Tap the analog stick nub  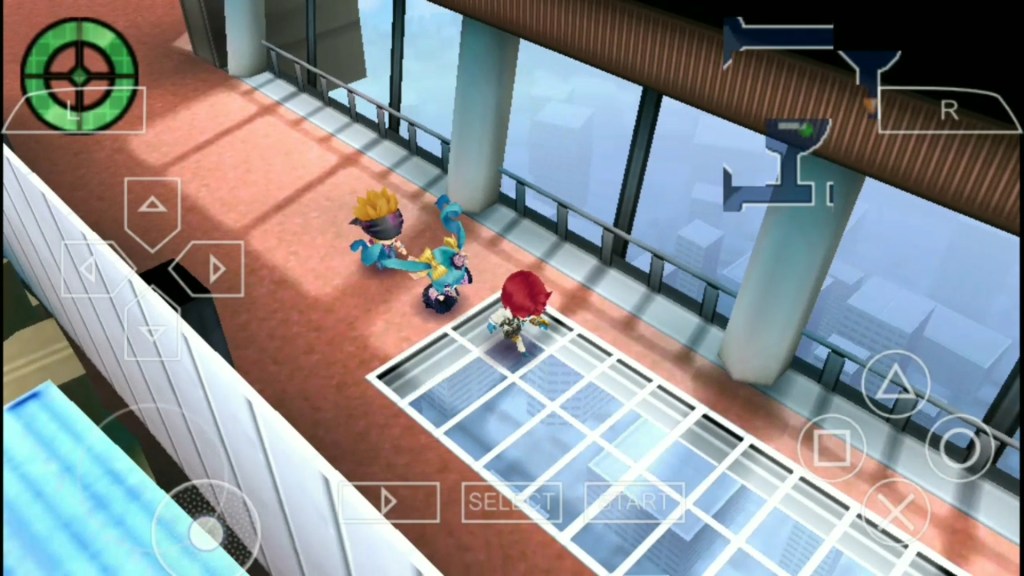click(206, 532)
